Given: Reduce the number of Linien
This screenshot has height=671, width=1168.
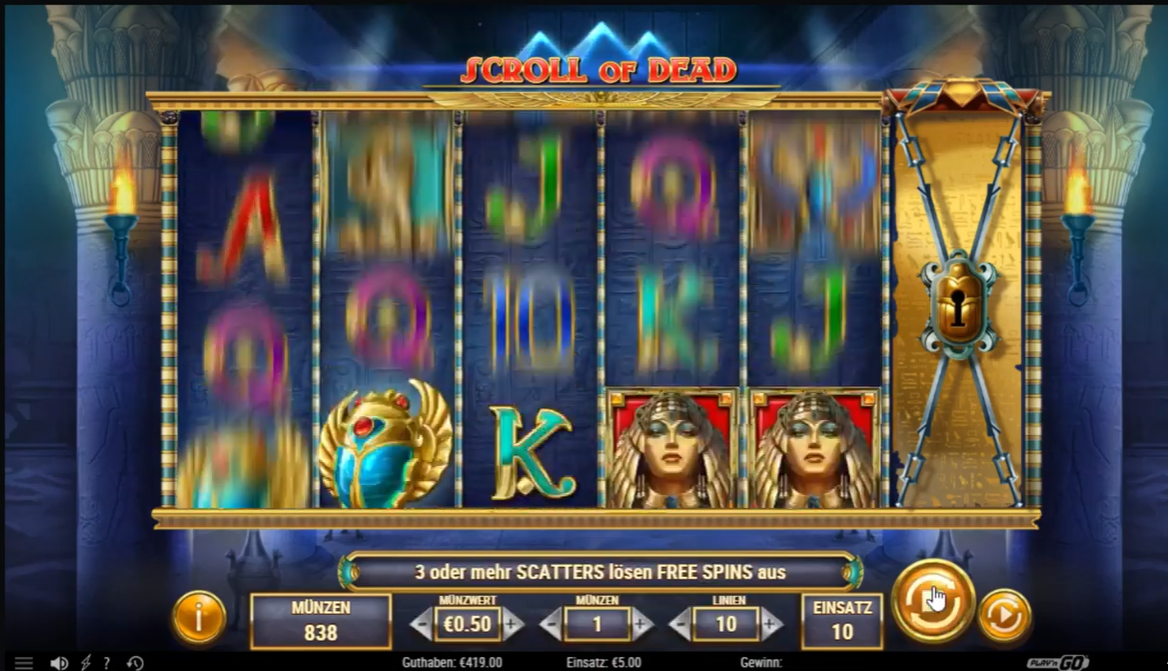Looking at the screenshot, I should pyautogui.click(x=682, y=625).
